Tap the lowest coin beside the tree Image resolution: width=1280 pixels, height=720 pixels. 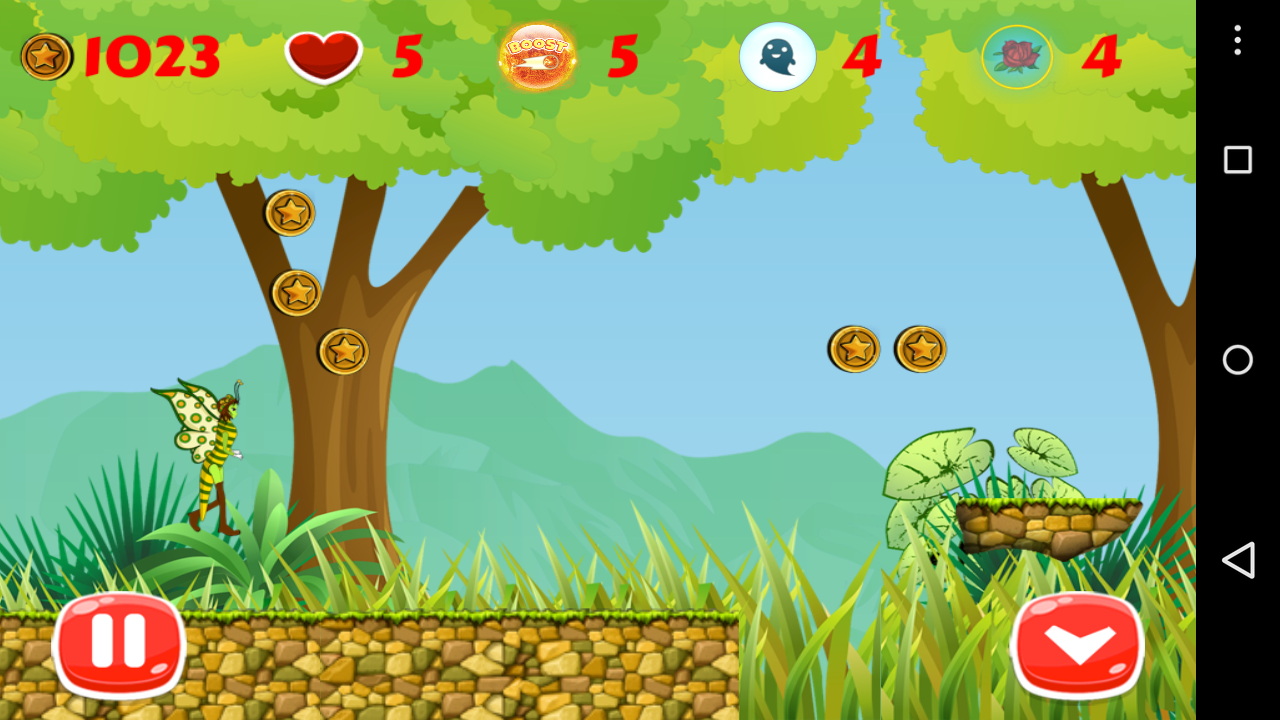tap(345, 350)
